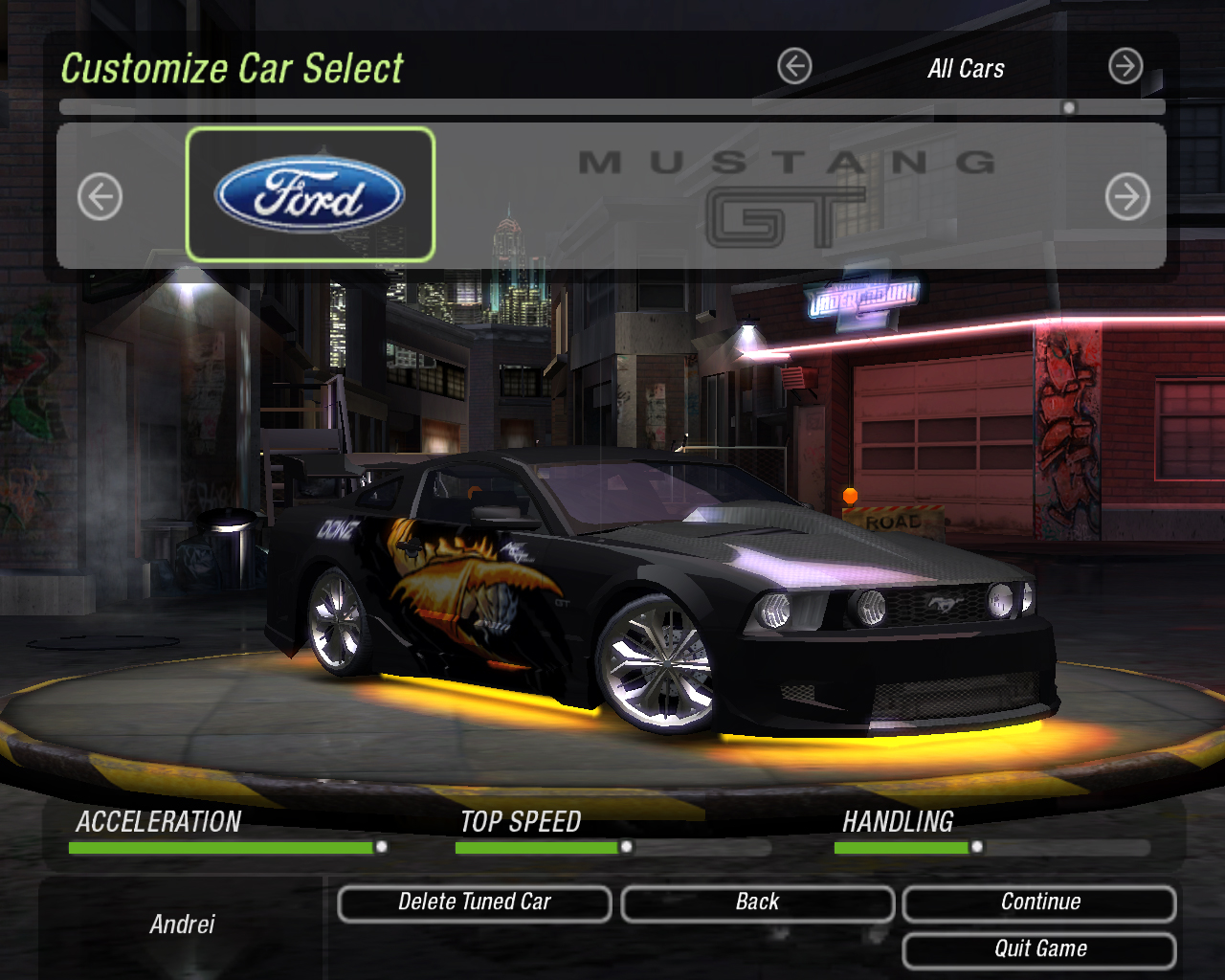
Task: Go back to the previous menu
Action: (x=757, y=903)
